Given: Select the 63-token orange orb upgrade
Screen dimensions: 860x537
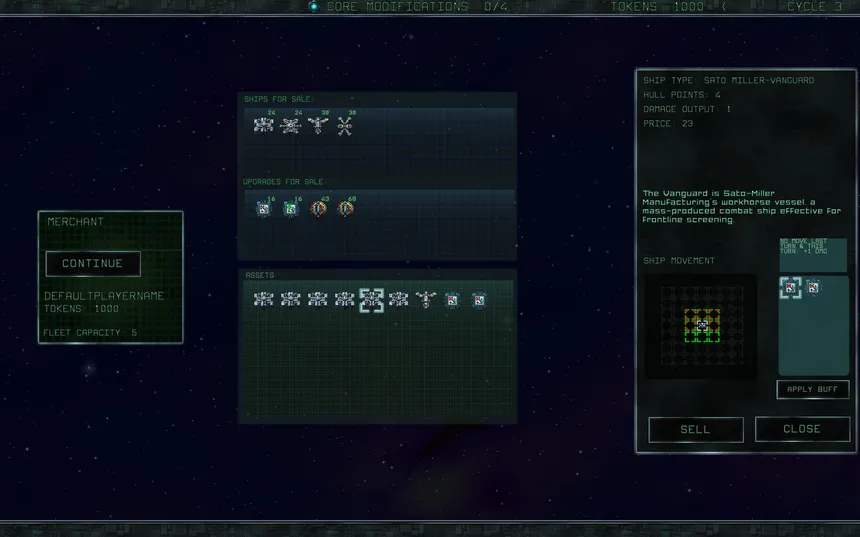Looking at the screenshot, I should (x=318, y=209).
